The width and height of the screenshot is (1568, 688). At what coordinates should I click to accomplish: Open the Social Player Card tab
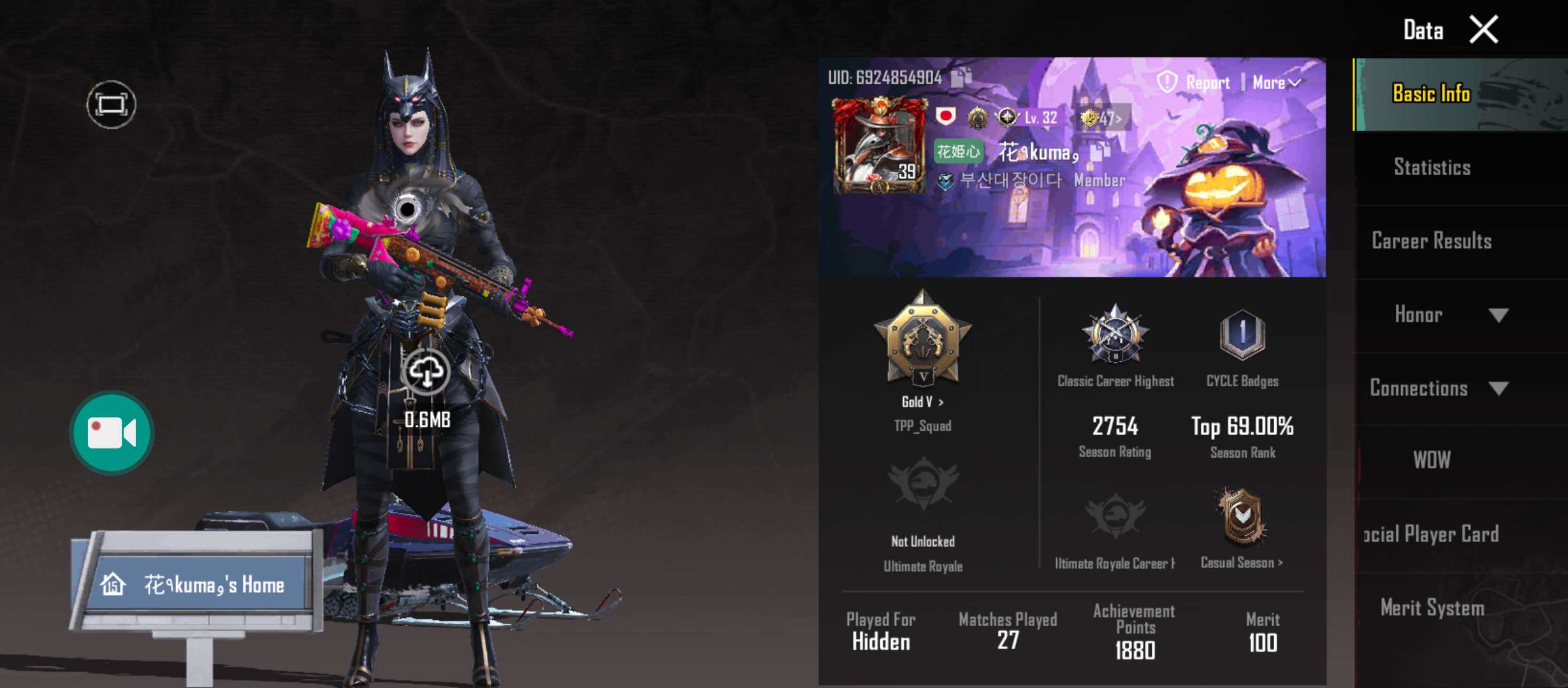pyautogui.click(x=1432, y=534)
